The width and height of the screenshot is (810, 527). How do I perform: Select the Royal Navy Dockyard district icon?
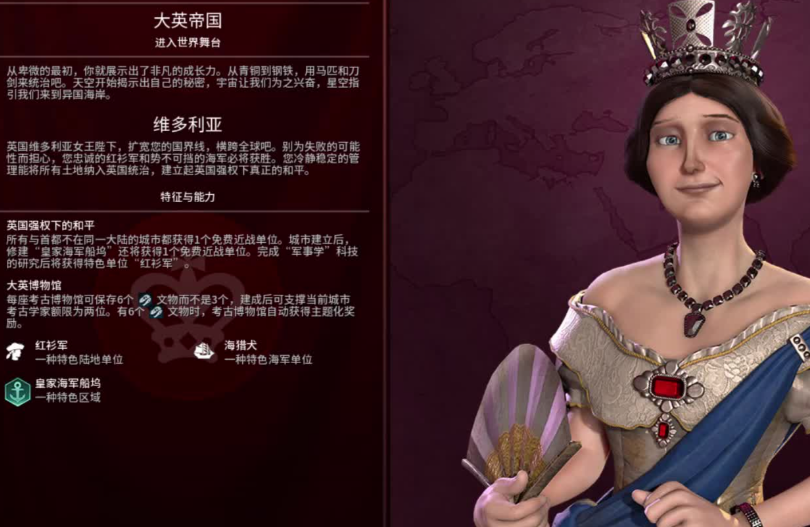pos(17,390)
